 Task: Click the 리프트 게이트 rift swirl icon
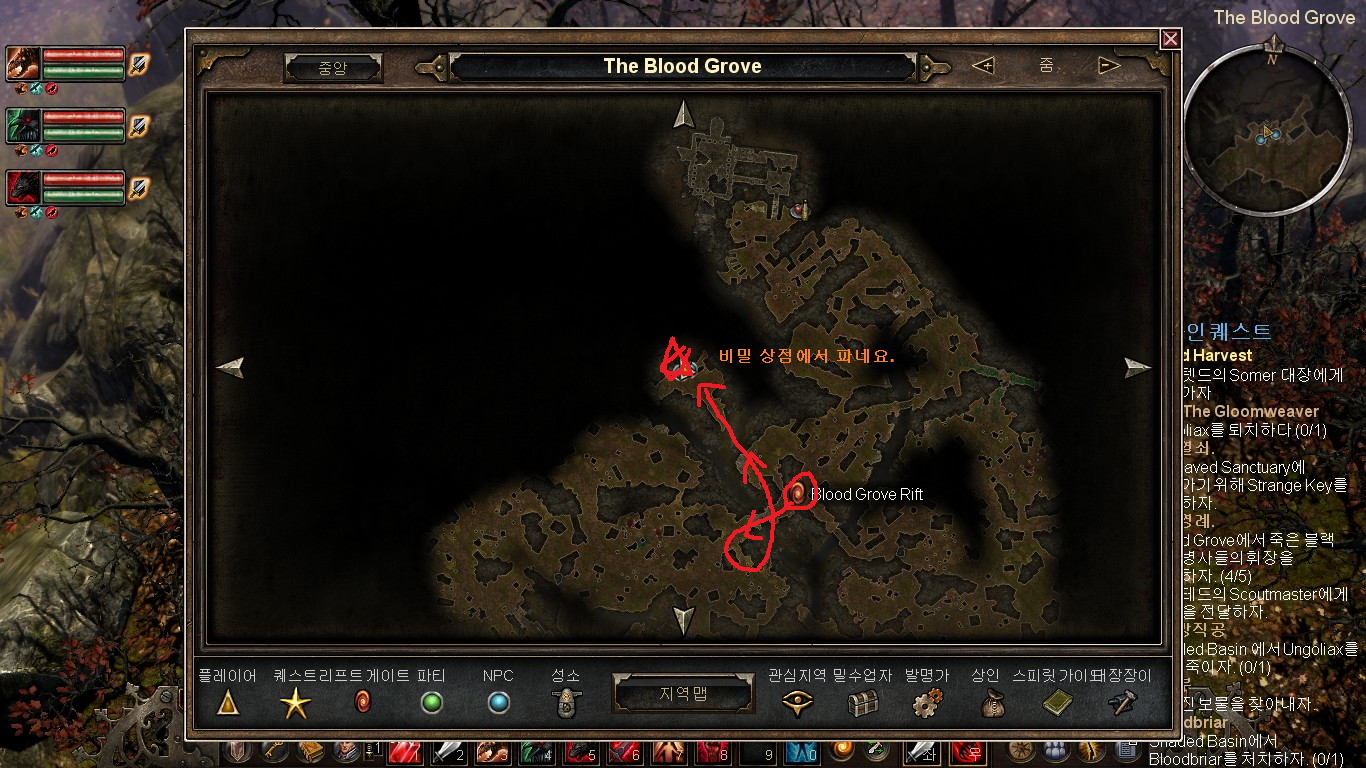(362, 703)
